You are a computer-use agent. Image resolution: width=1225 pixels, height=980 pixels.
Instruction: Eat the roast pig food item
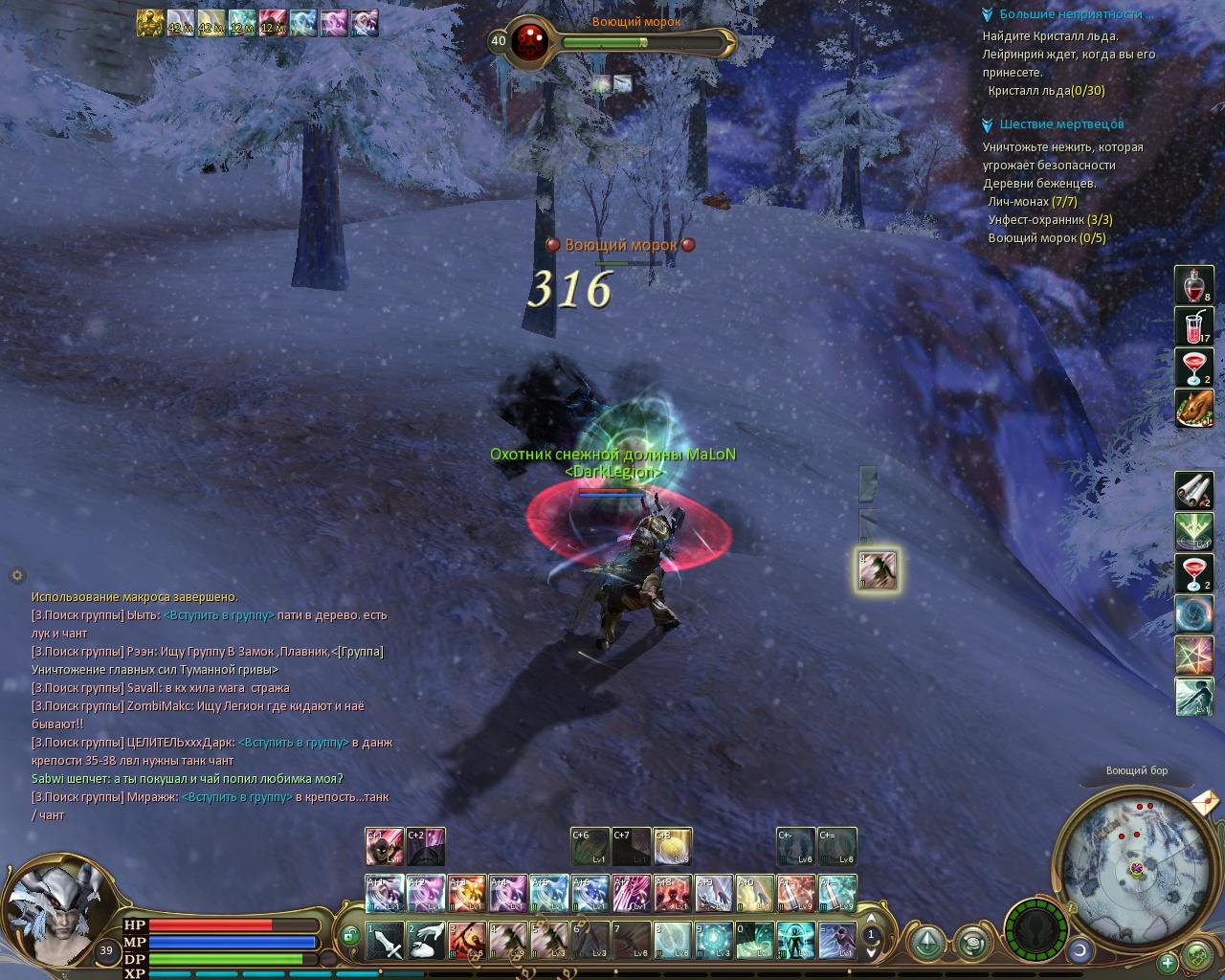click(1193, 409)
